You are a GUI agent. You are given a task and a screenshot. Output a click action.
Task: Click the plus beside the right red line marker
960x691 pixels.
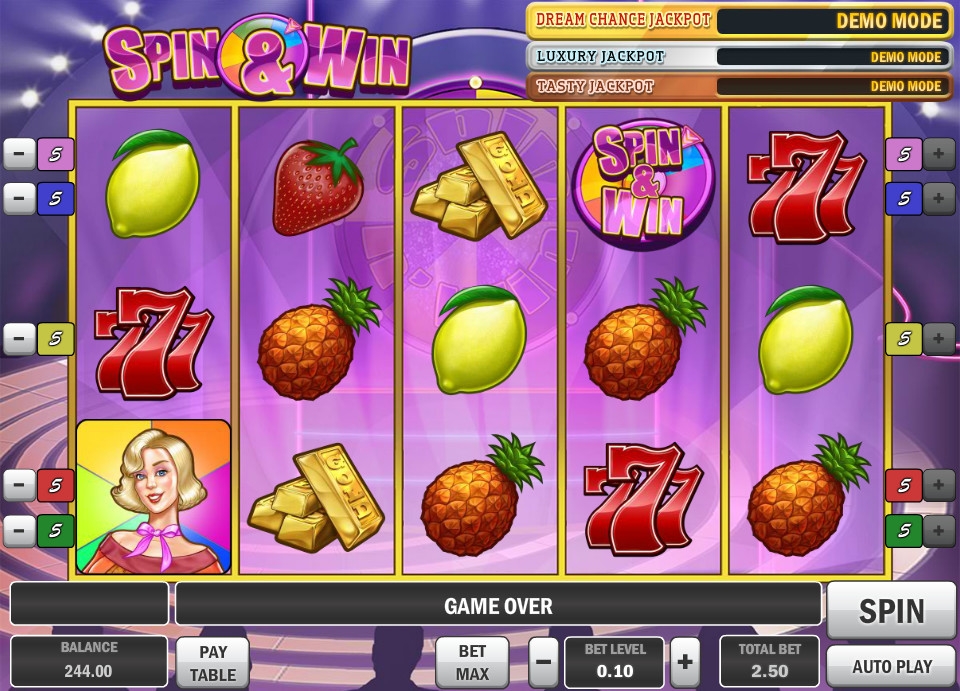coord(939,486)
